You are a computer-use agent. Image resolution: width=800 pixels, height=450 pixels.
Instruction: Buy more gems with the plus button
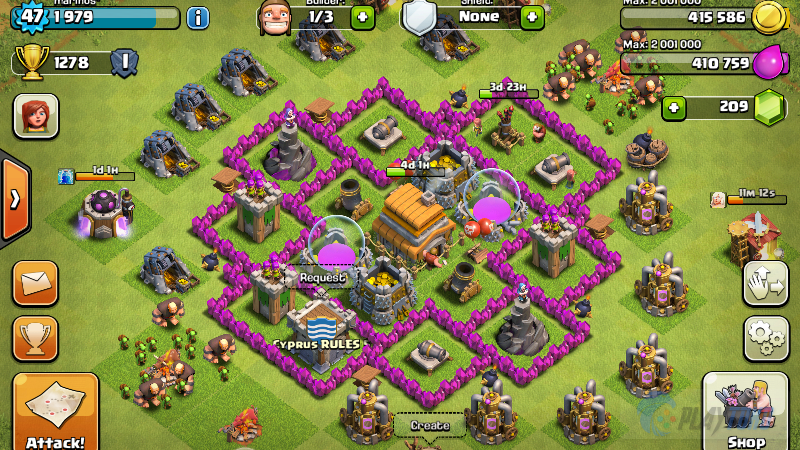[675, 106]
